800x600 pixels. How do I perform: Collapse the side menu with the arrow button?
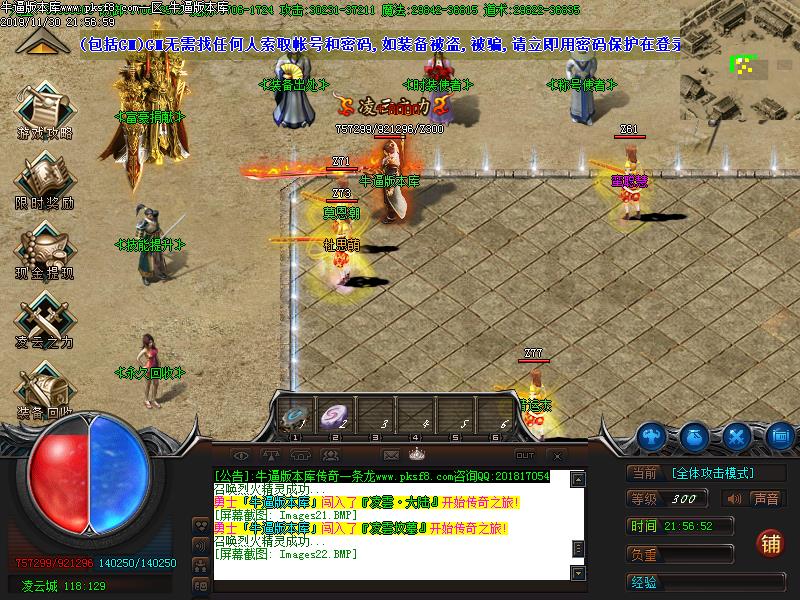[x=40, y=42]
